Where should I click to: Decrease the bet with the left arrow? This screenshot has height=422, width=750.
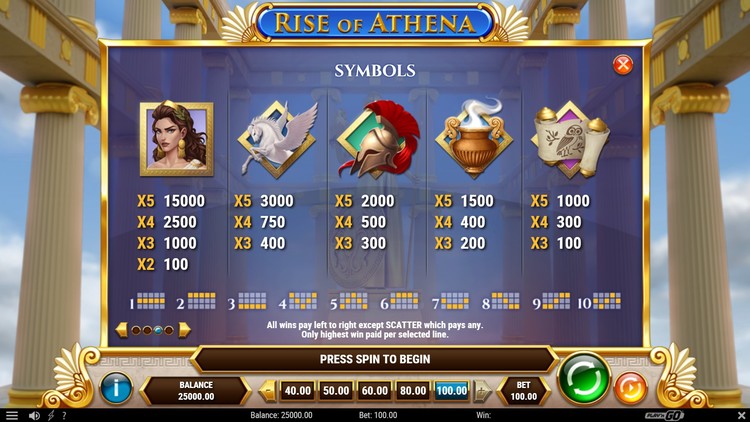[x=267, y=391]
